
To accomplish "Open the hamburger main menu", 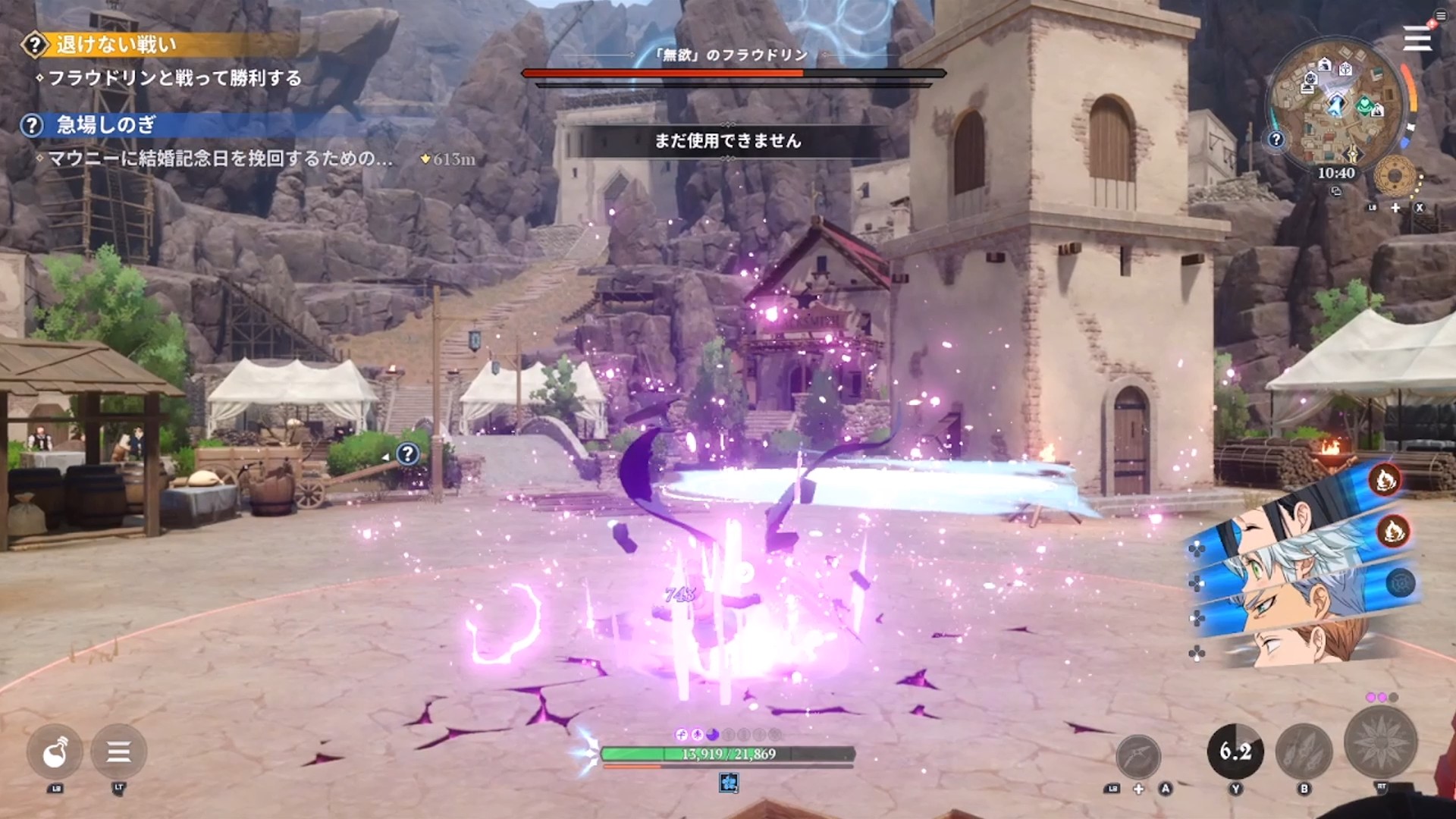I will pos(1416,38).
